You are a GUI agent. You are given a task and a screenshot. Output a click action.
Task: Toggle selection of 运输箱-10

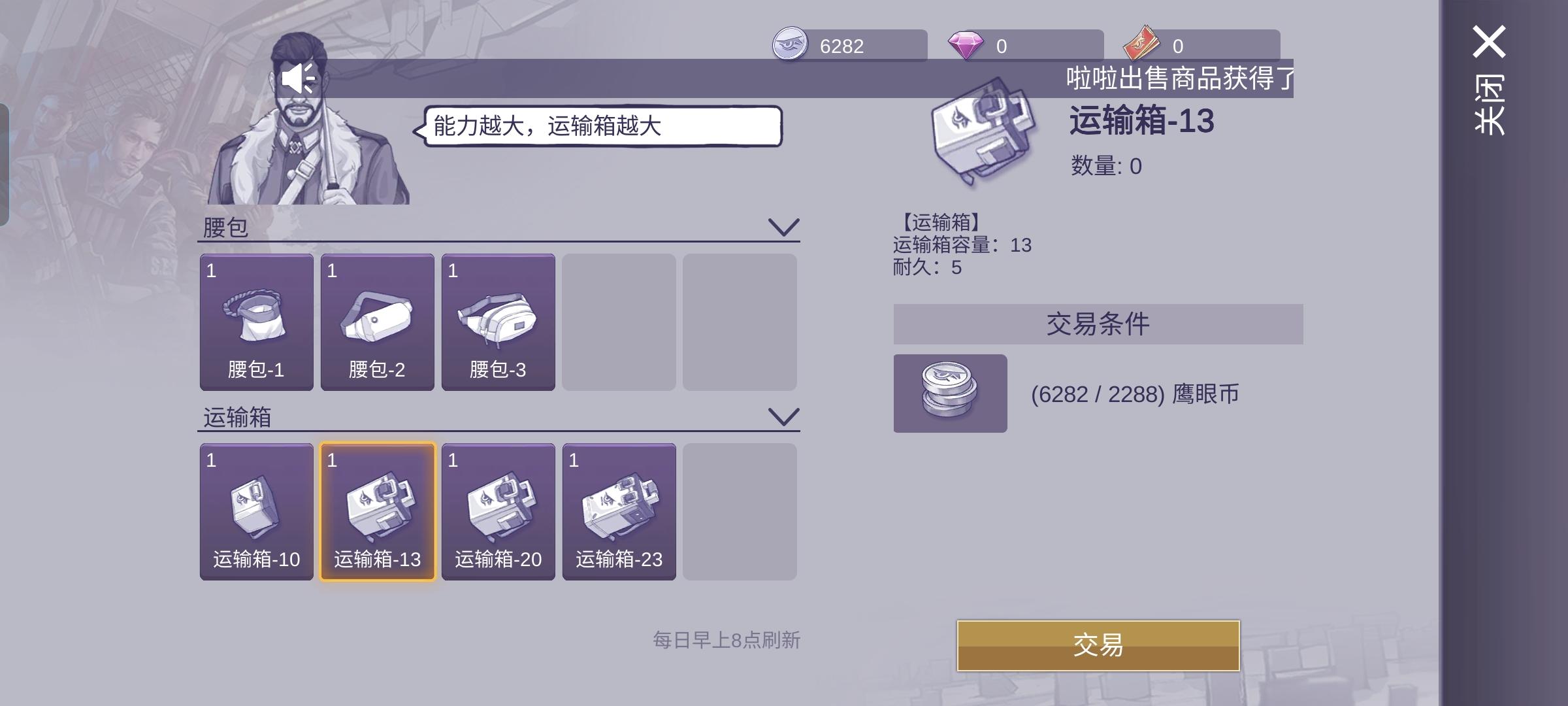[256, 512]
